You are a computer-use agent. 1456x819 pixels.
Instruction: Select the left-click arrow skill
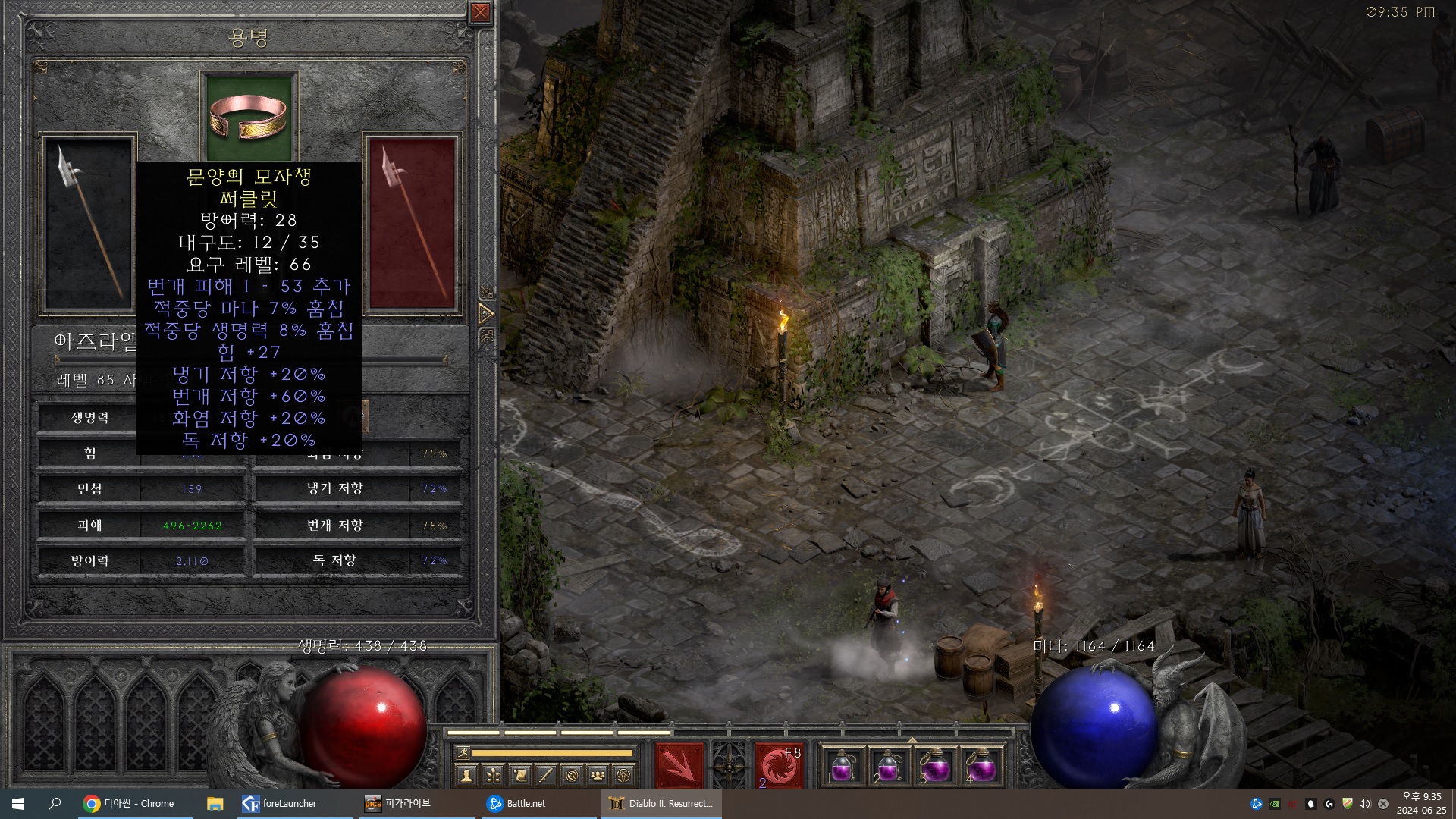click(679, 765)
